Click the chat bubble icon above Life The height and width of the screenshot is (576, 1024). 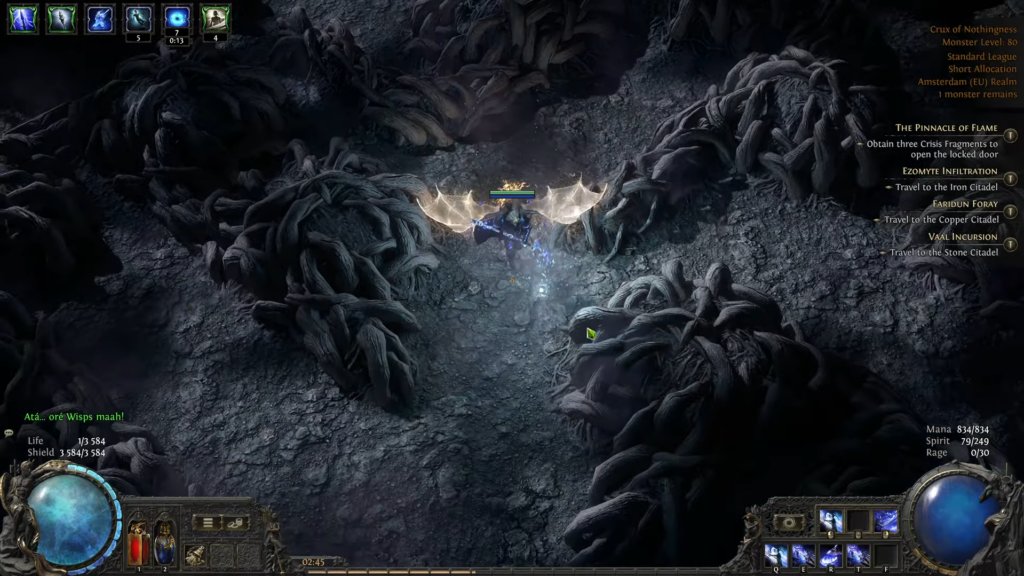click(x=9, y=433)
